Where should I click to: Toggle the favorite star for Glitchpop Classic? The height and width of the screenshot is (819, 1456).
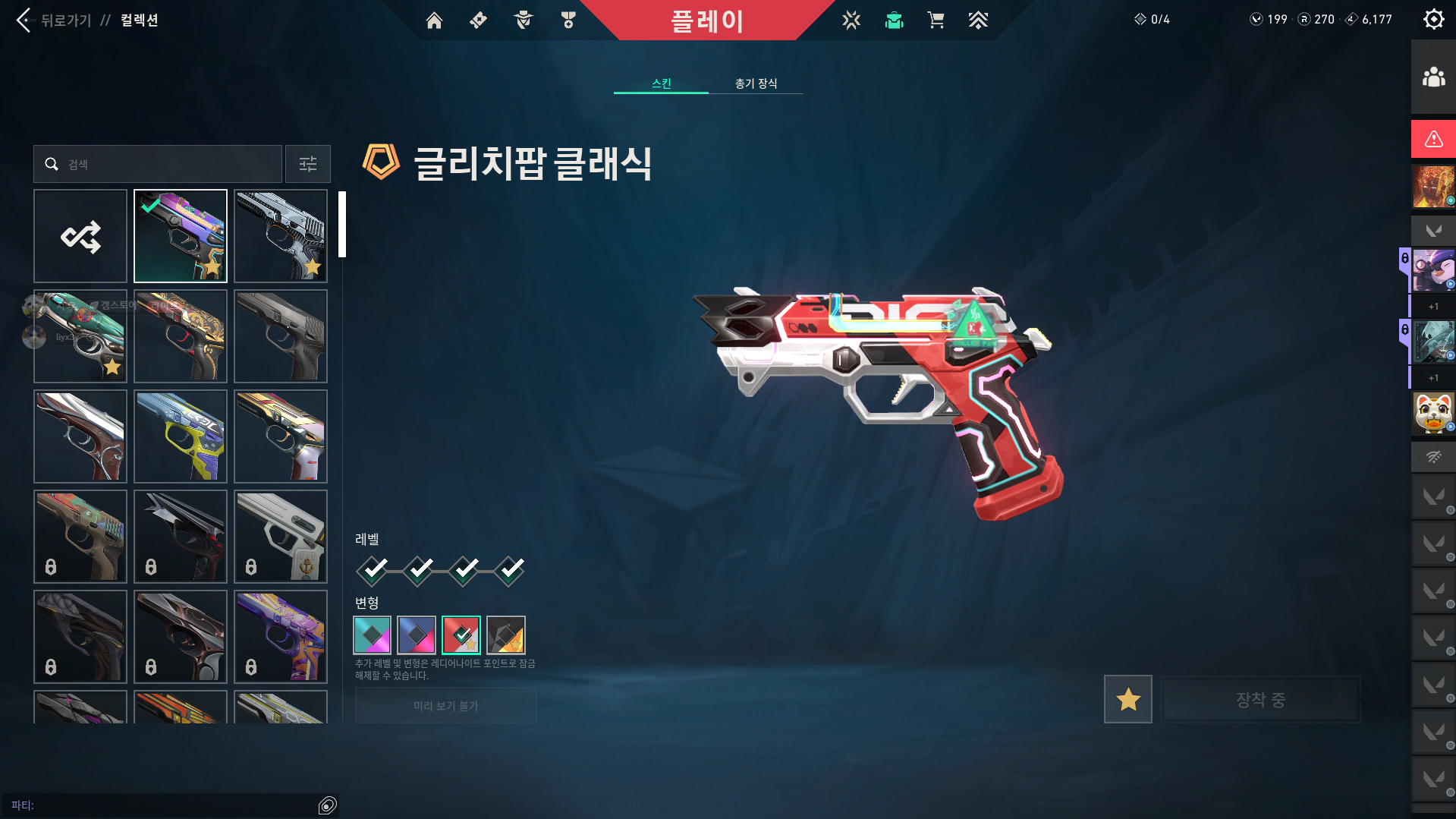coord(1127,699)
